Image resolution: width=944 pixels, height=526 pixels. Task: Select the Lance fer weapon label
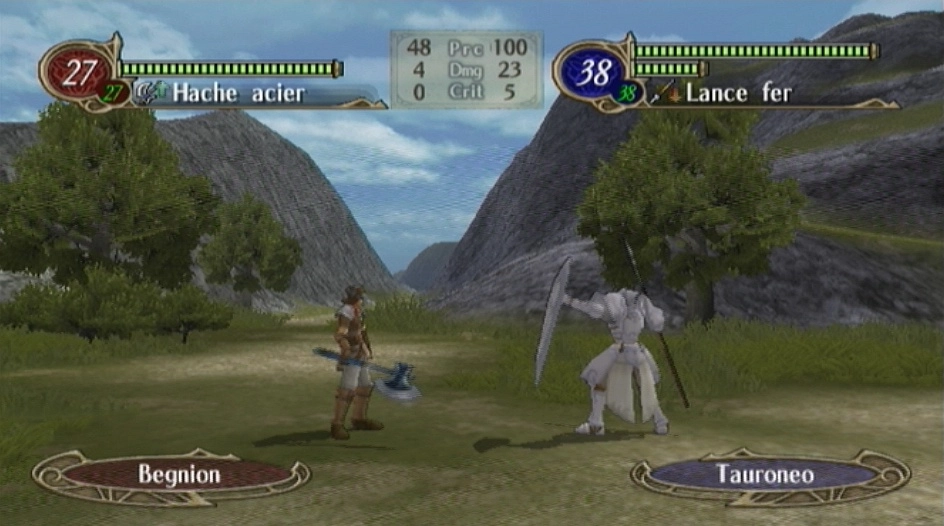pyautogui.click(x=739, y=94)
